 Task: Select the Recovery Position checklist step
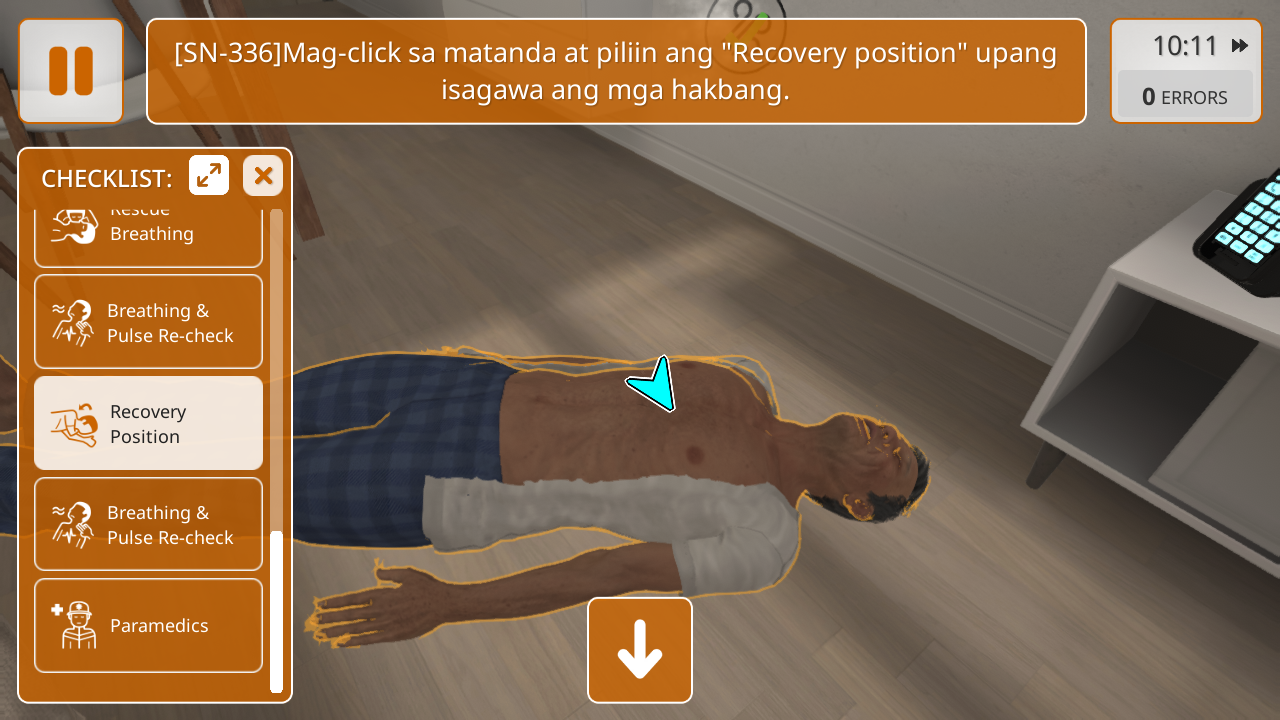[148, 424]
